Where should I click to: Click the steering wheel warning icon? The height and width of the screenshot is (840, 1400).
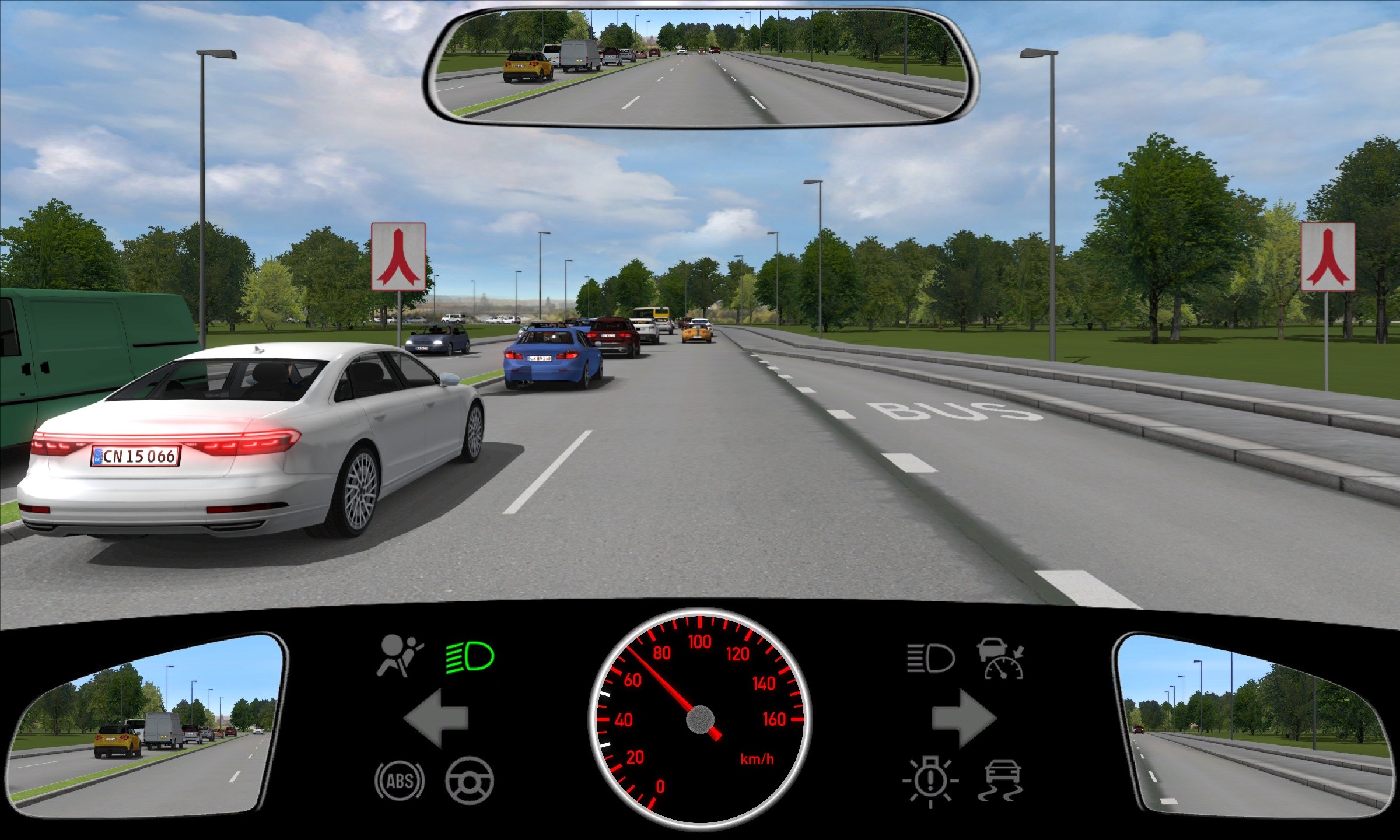coord(470,780)
